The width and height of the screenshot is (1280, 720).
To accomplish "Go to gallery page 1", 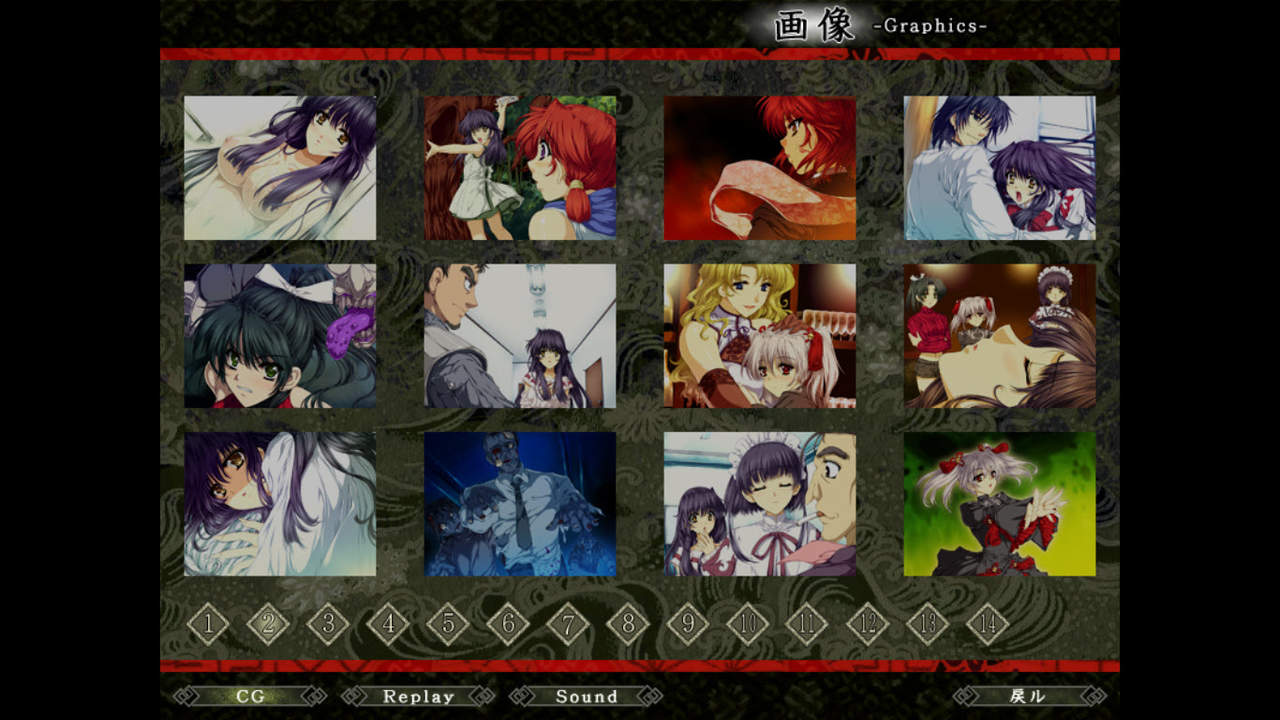I will pyautogui.click(x=208, y=625).
